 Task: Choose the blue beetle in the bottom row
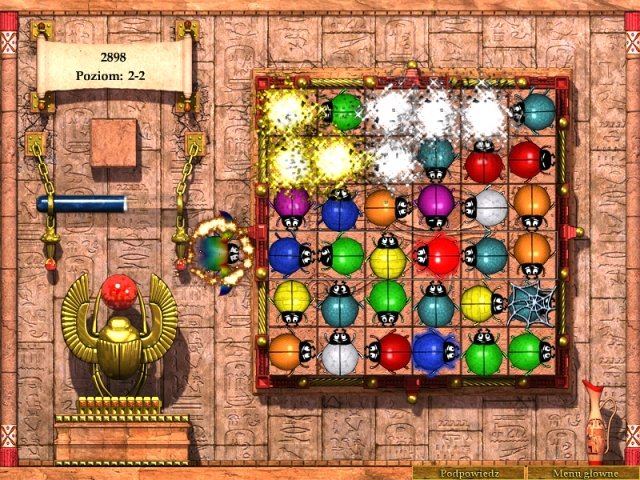pos(432,350)
